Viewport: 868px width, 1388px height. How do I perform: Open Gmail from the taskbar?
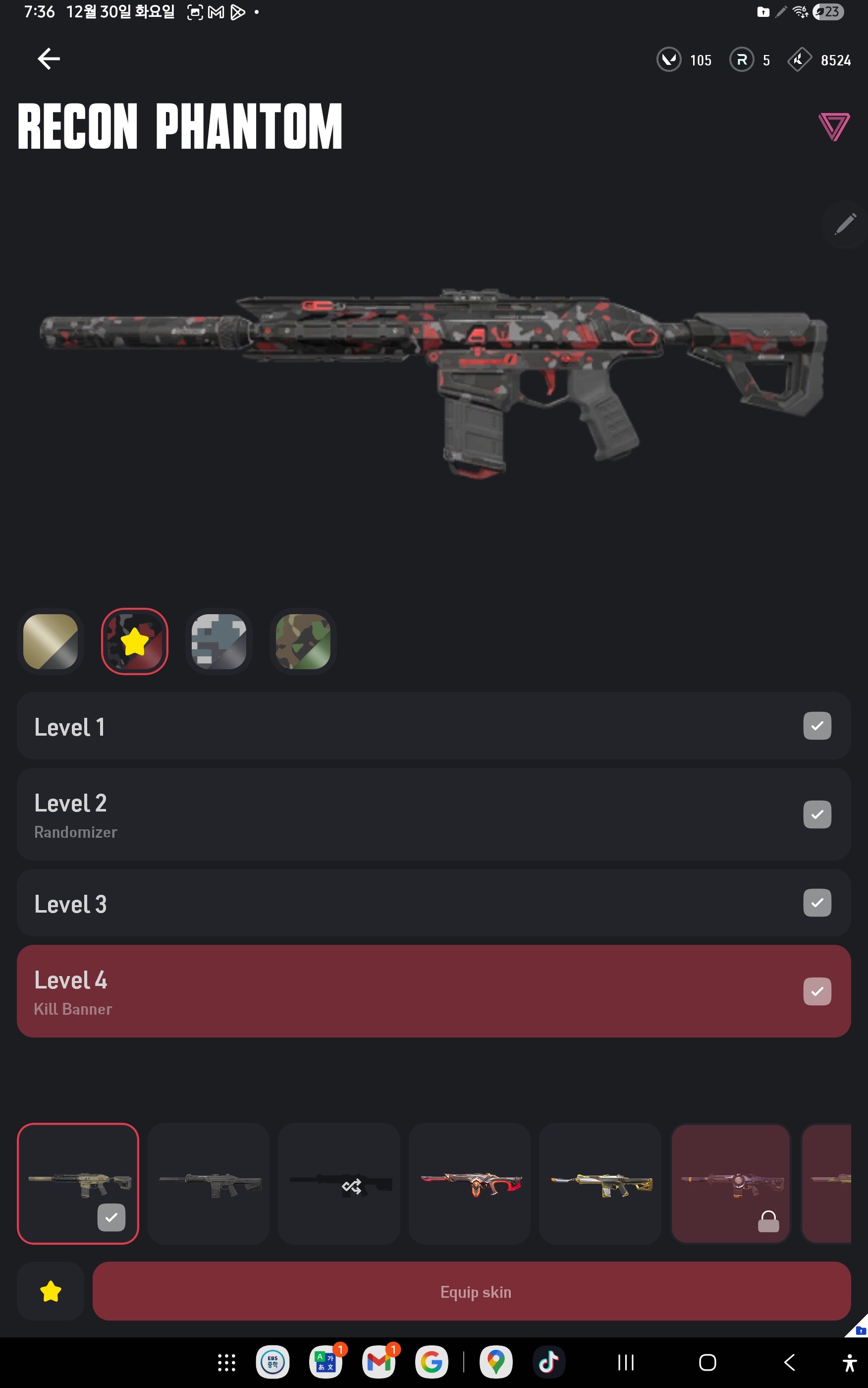(379, 1362)
